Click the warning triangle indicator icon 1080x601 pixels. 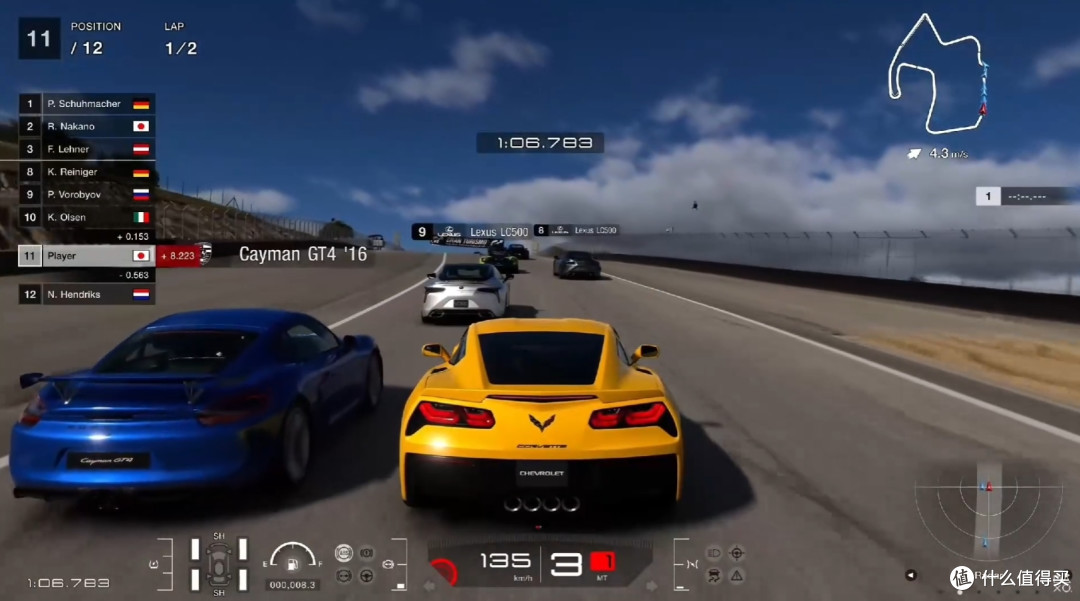737,575
